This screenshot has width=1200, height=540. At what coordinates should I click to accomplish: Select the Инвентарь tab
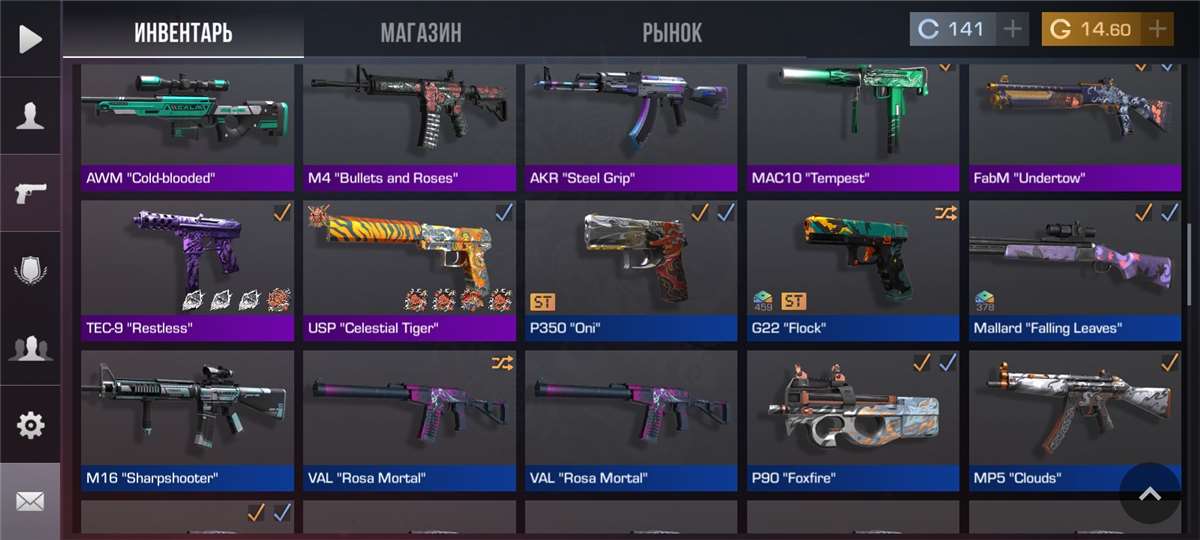(x=183, y=32)
